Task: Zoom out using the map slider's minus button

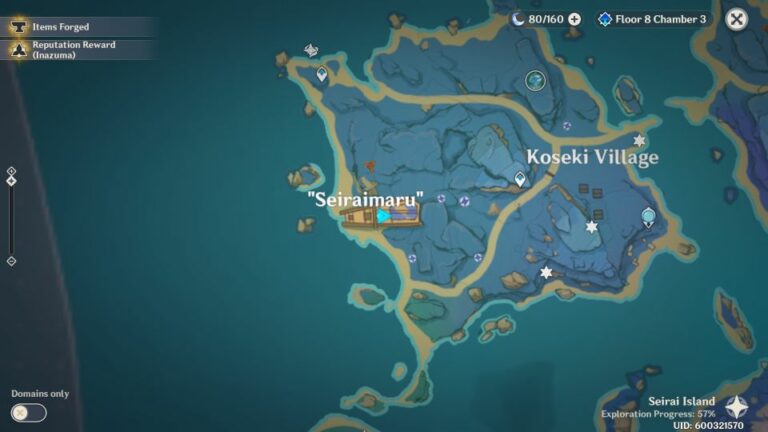Action: click(x=11, y=261)
